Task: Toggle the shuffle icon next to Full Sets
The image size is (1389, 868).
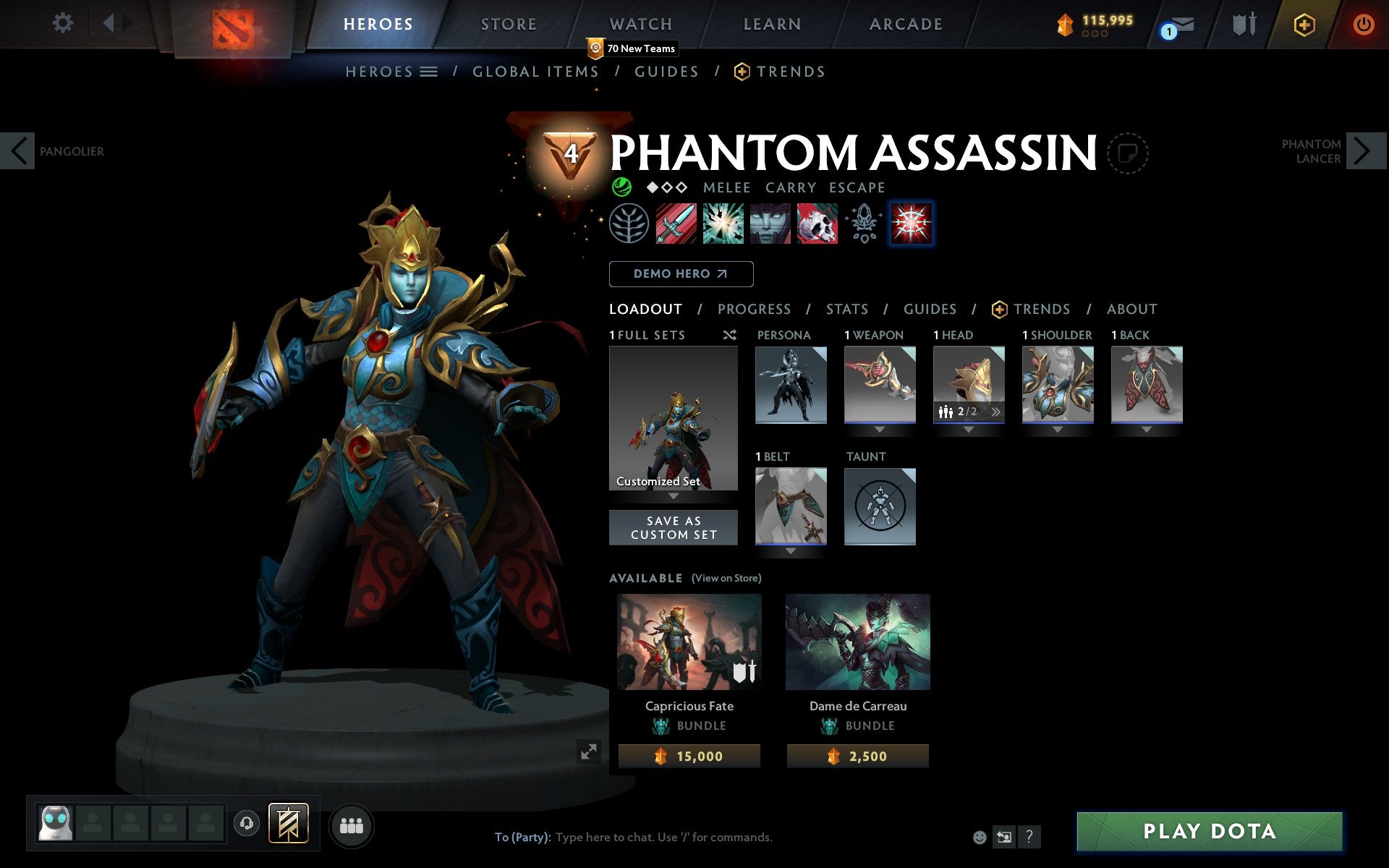Action: (x=729, y=335)
